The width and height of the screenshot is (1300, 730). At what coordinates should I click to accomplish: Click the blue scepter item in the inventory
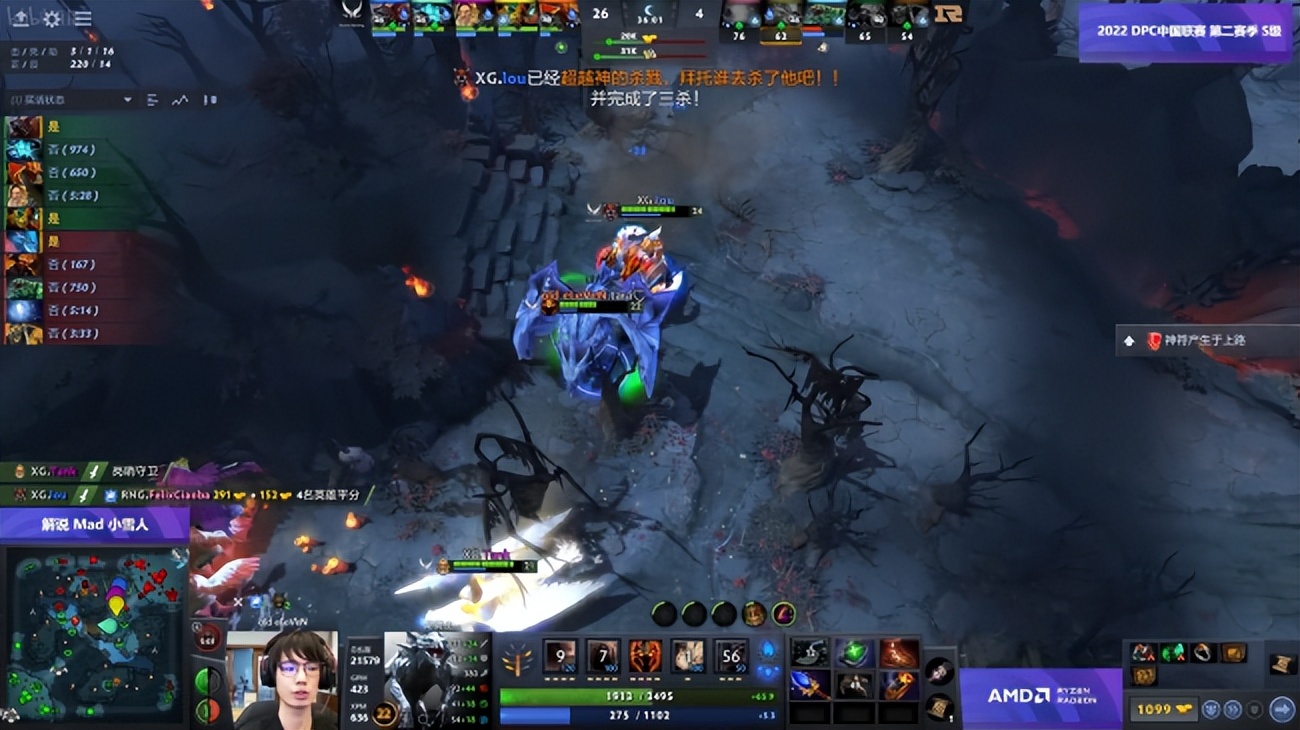click(x=810, y=687)
